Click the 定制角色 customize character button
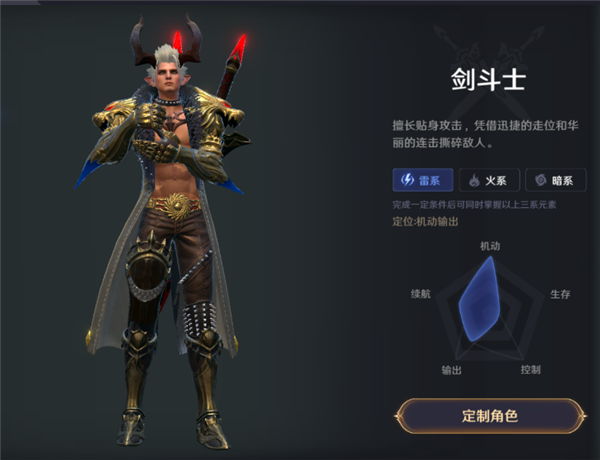The width and height of the screenshot is (600, 460). [489, 415]
